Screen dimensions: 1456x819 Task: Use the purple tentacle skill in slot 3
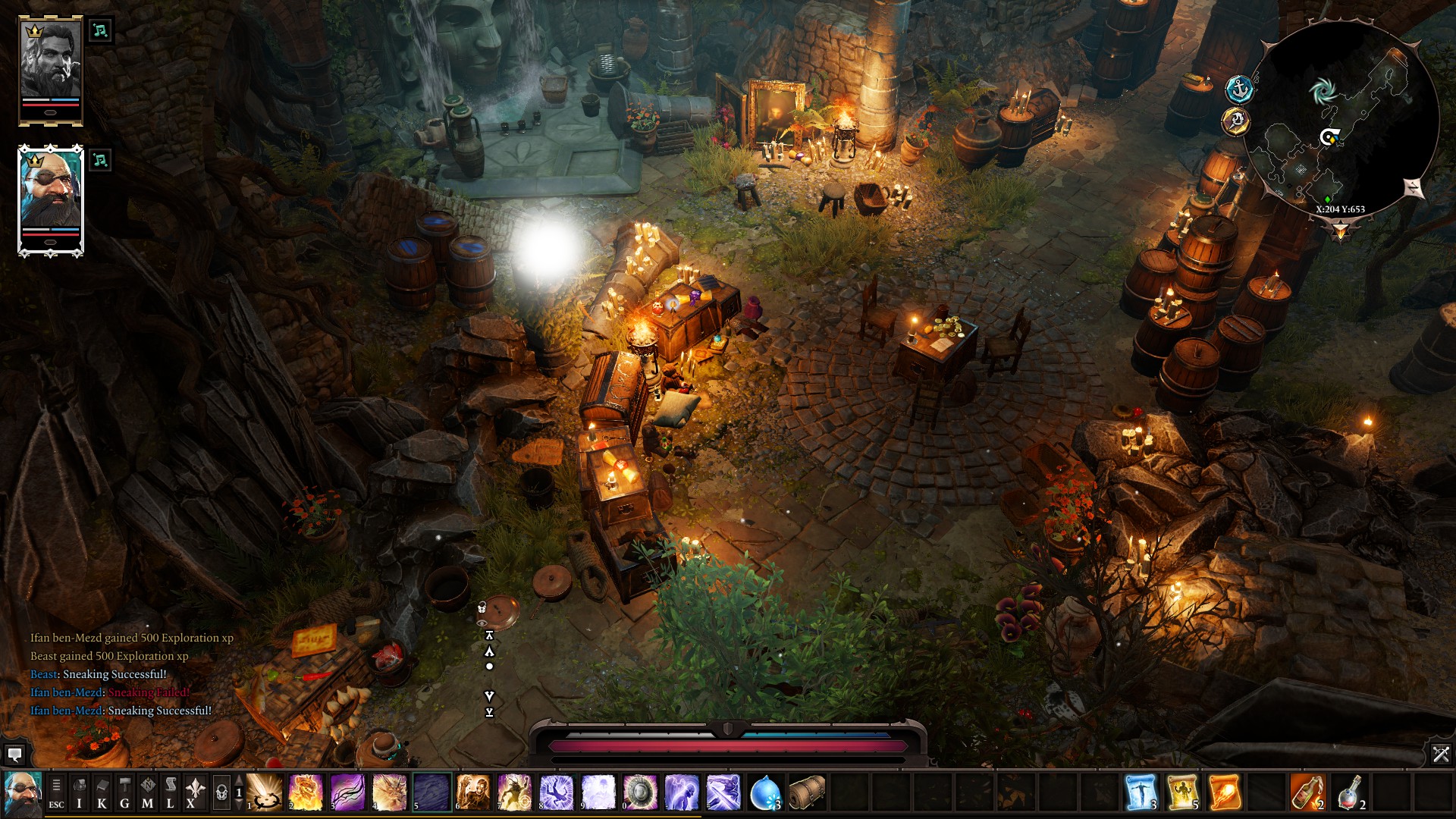pyautogui.click(x=347, y=793)
